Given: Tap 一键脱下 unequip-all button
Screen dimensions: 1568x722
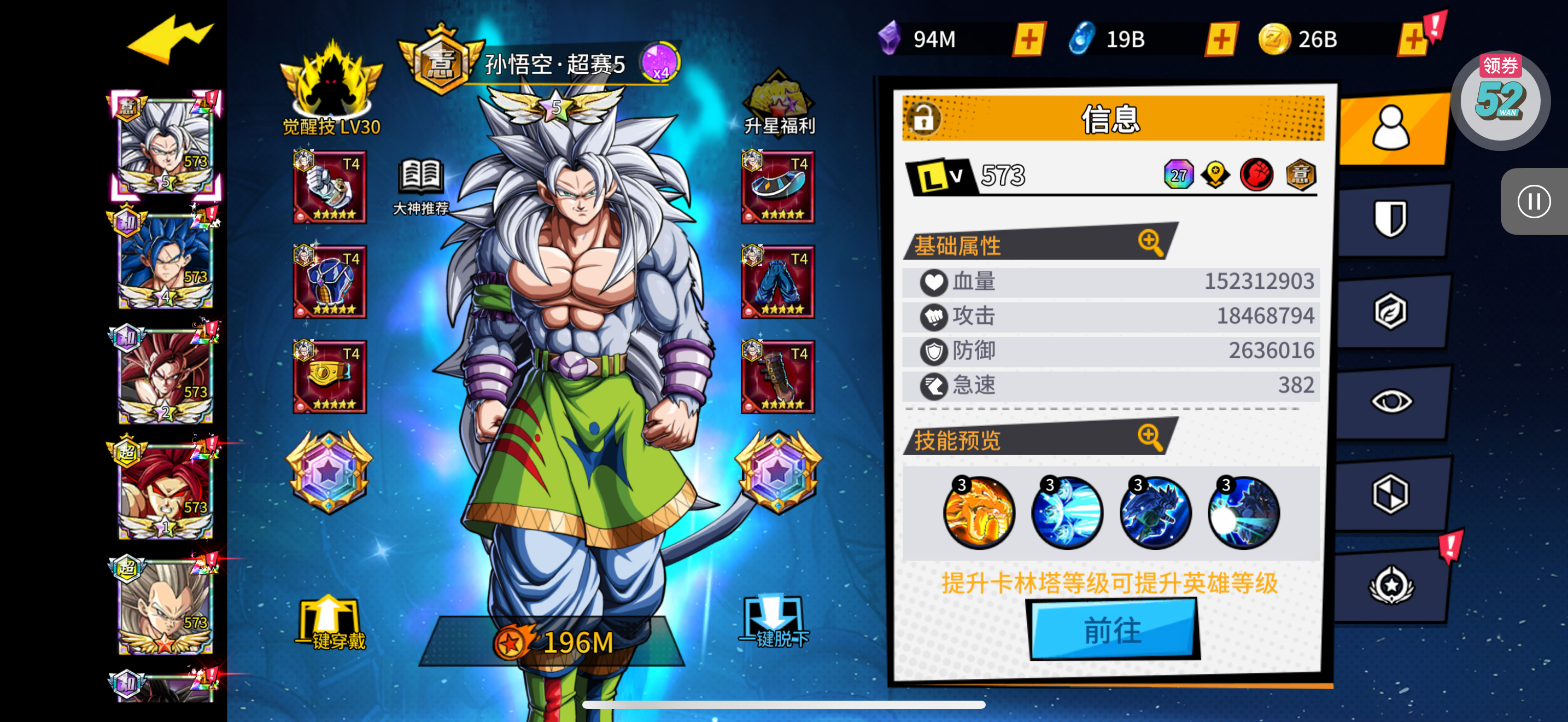Looking at the screenshot, I should point(773,622).
